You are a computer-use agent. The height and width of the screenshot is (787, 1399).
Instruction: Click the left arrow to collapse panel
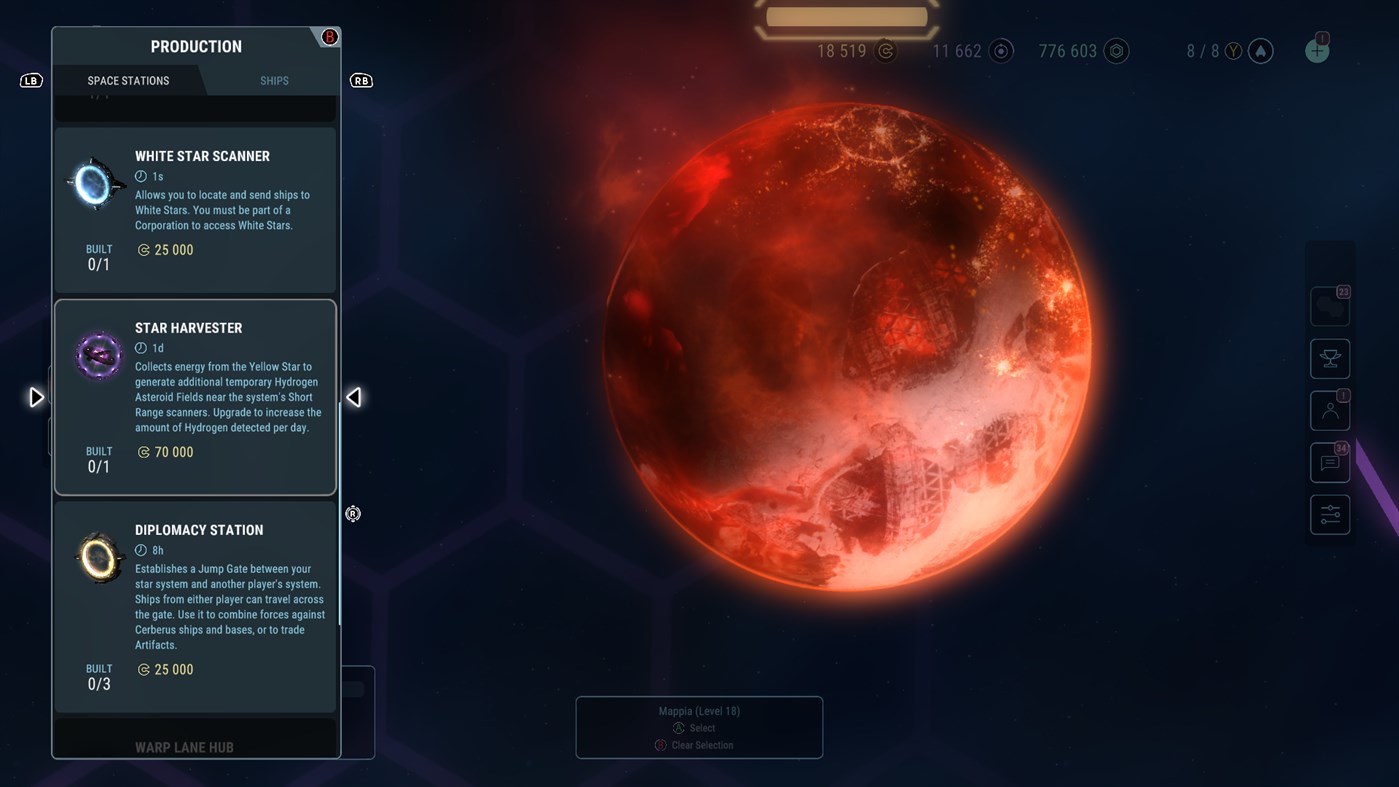pyautogui.click(x=354, y=397)
